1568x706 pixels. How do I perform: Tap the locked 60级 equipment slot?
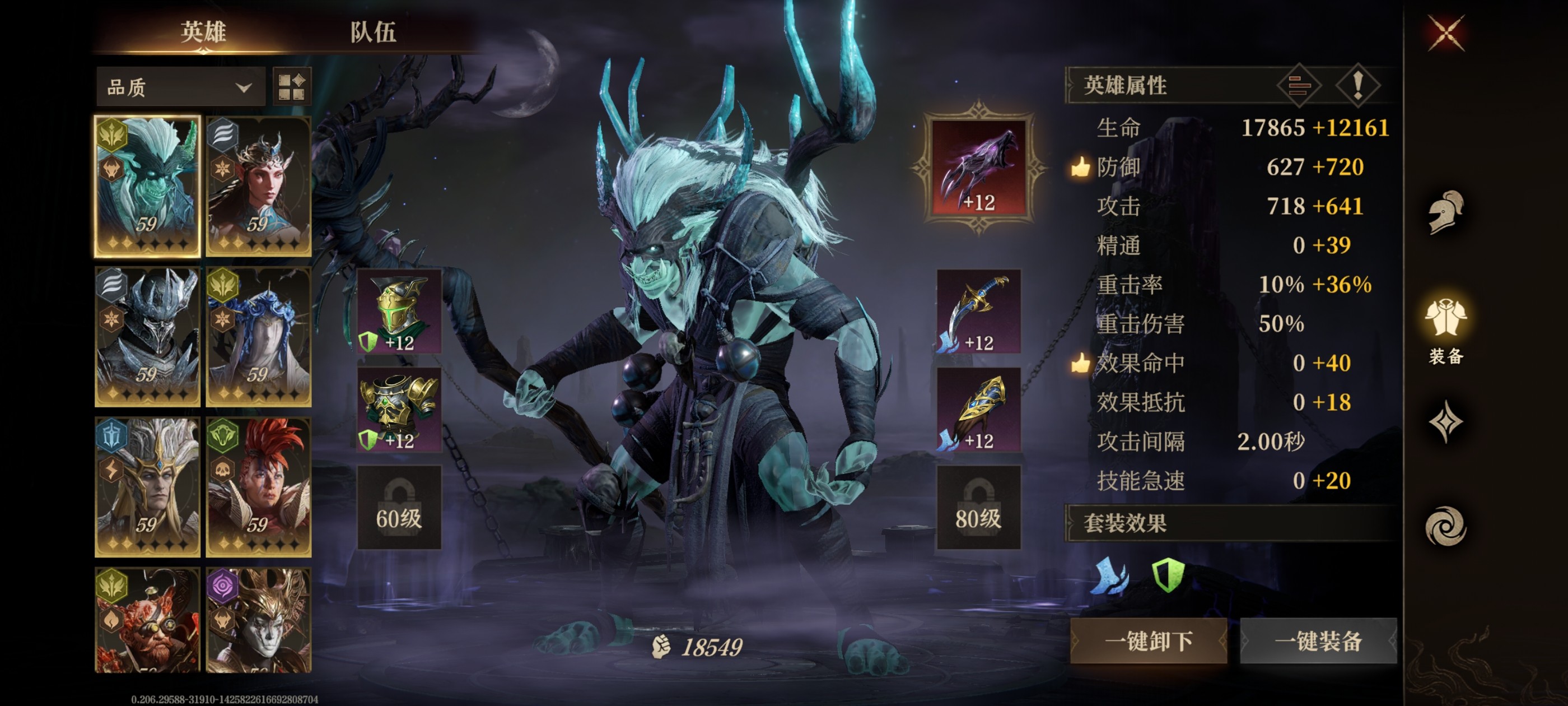pos(399,508)
